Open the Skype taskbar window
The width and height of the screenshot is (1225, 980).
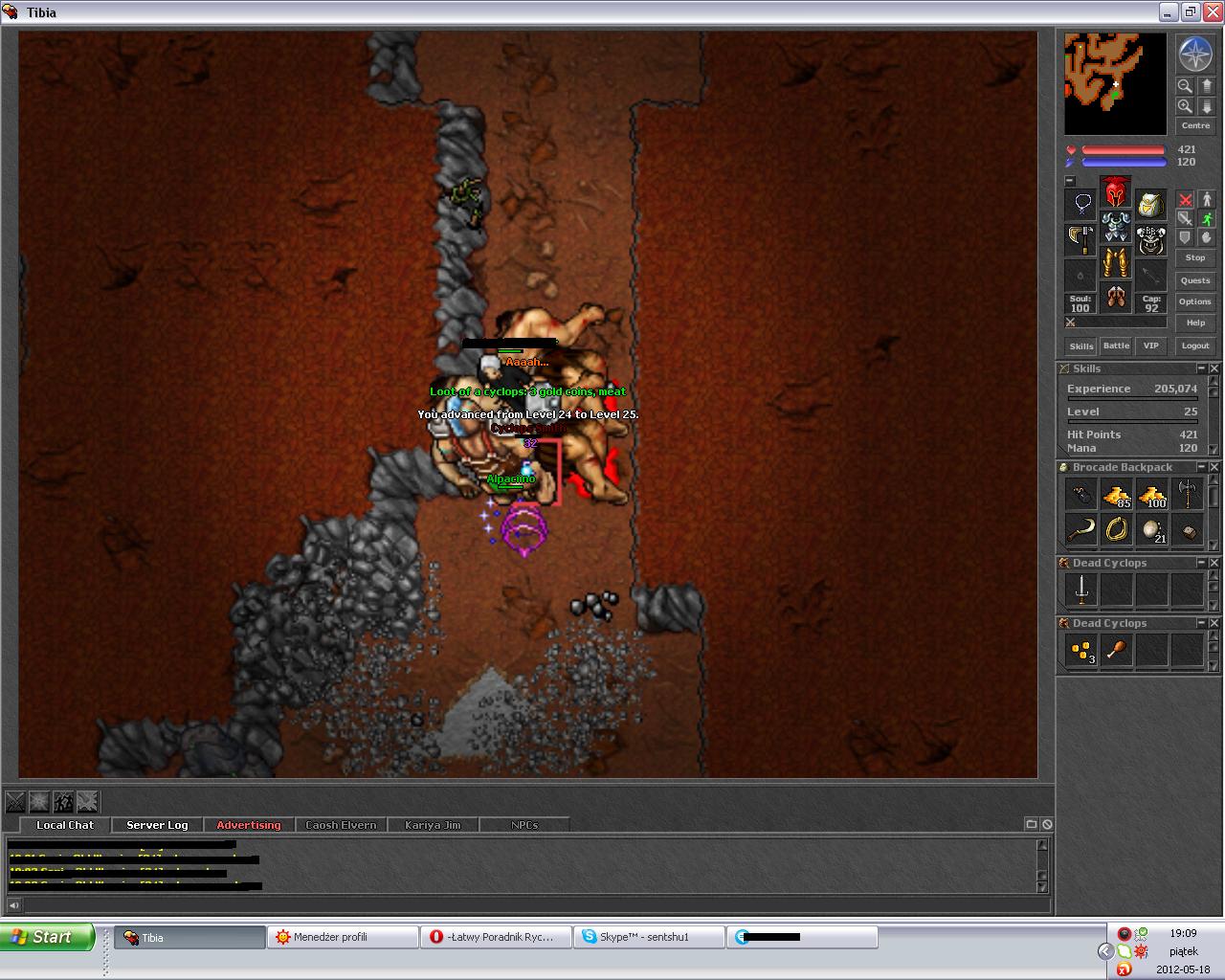648,937
